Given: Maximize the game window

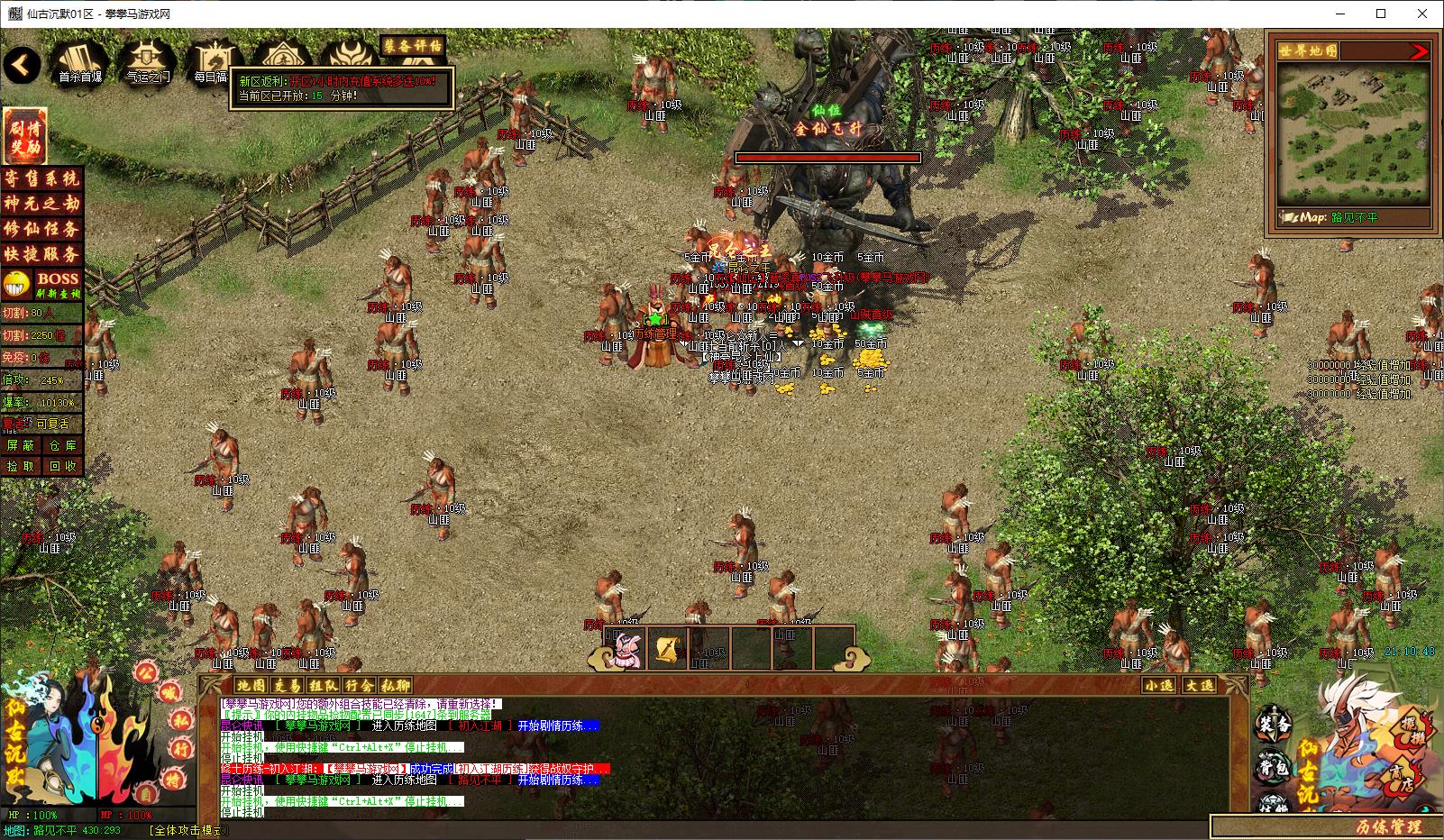Looking at the screenshot, I should 1381,14.
